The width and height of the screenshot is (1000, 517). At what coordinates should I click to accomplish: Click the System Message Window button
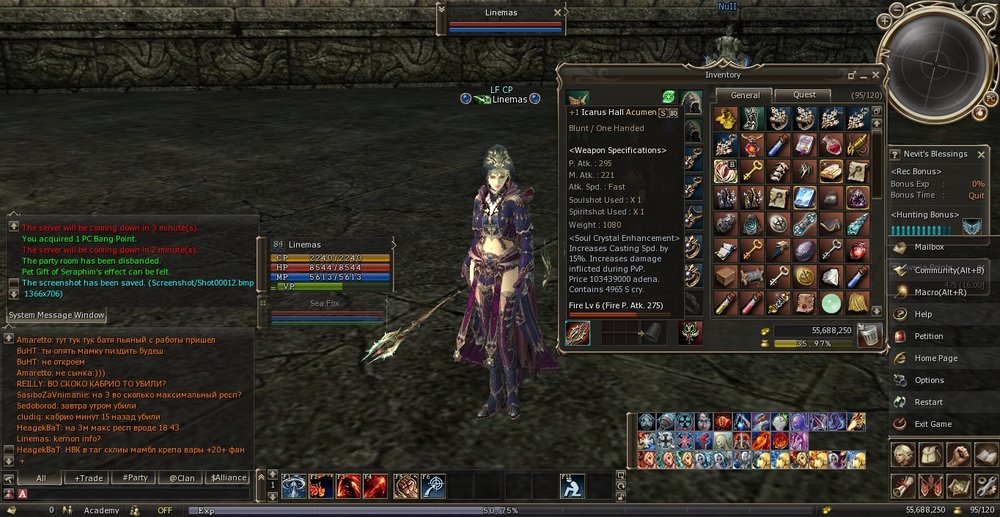coord(56,315)
